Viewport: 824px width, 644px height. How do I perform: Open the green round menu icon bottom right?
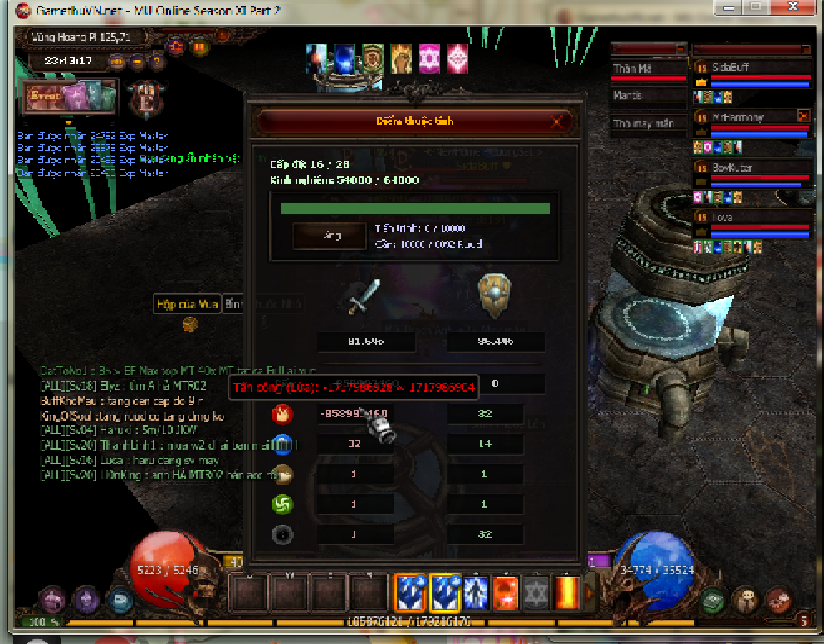[x=712, y=601]
